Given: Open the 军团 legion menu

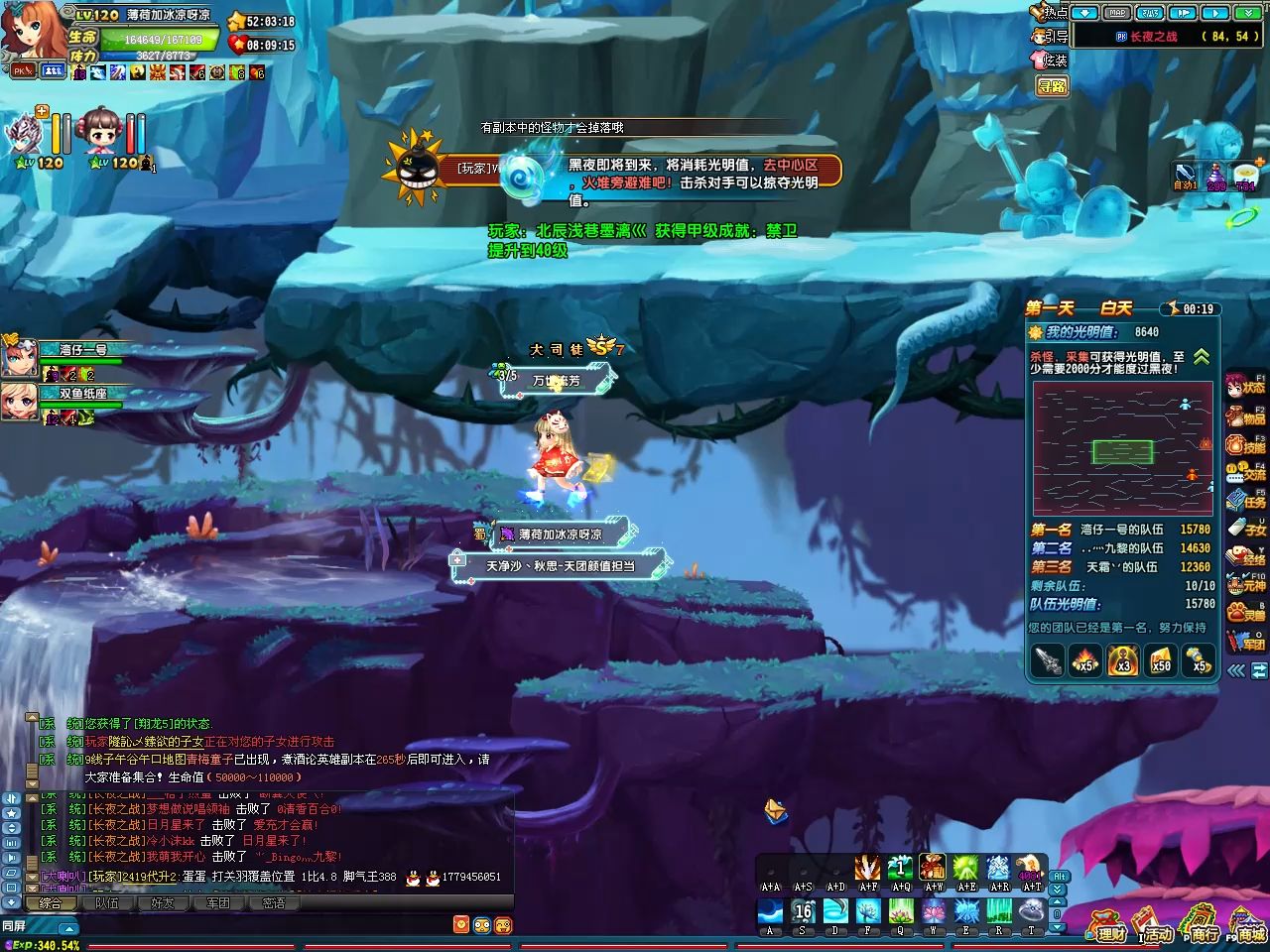Looking at the screenshot, I should click(1247, 642).
